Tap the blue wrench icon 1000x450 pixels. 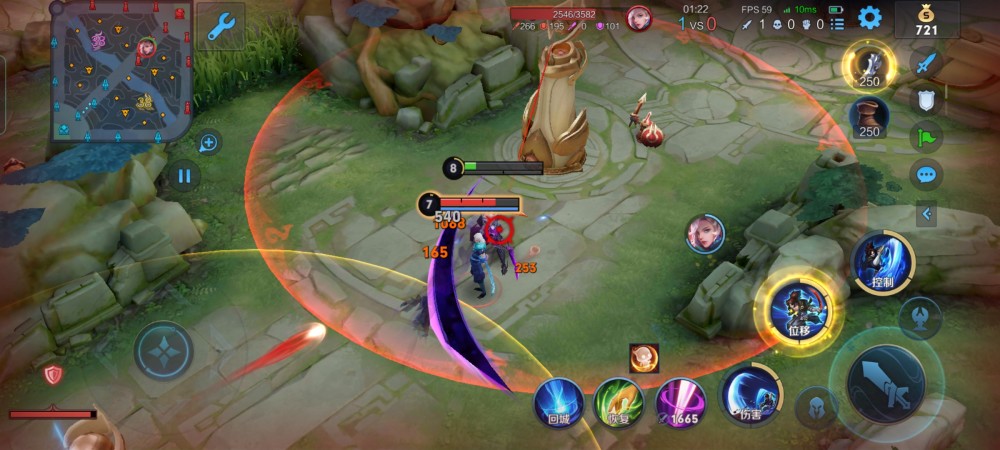[x=220, y=26]
